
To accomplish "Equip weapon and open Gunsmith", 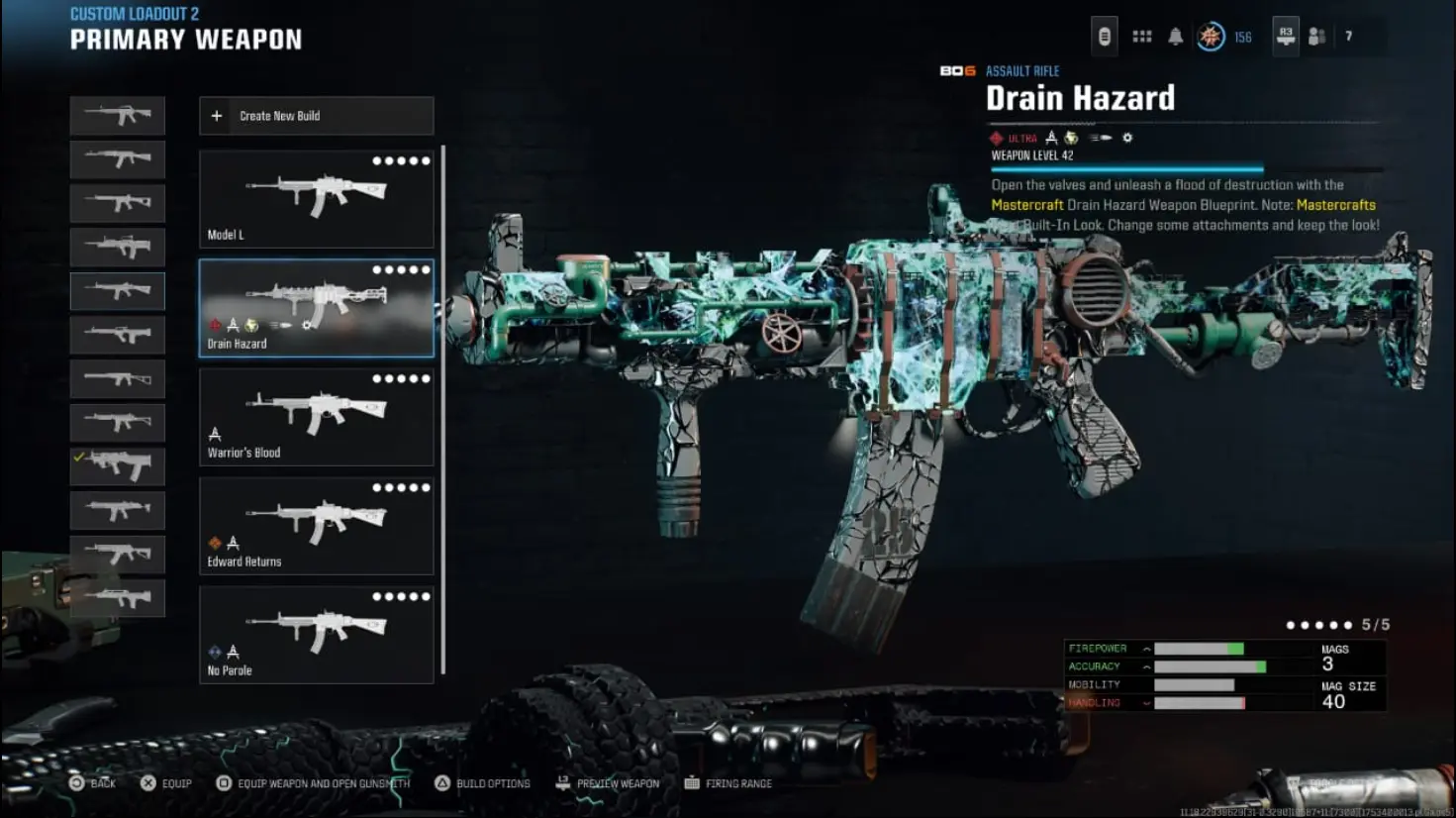I will [x=313, y=783].
